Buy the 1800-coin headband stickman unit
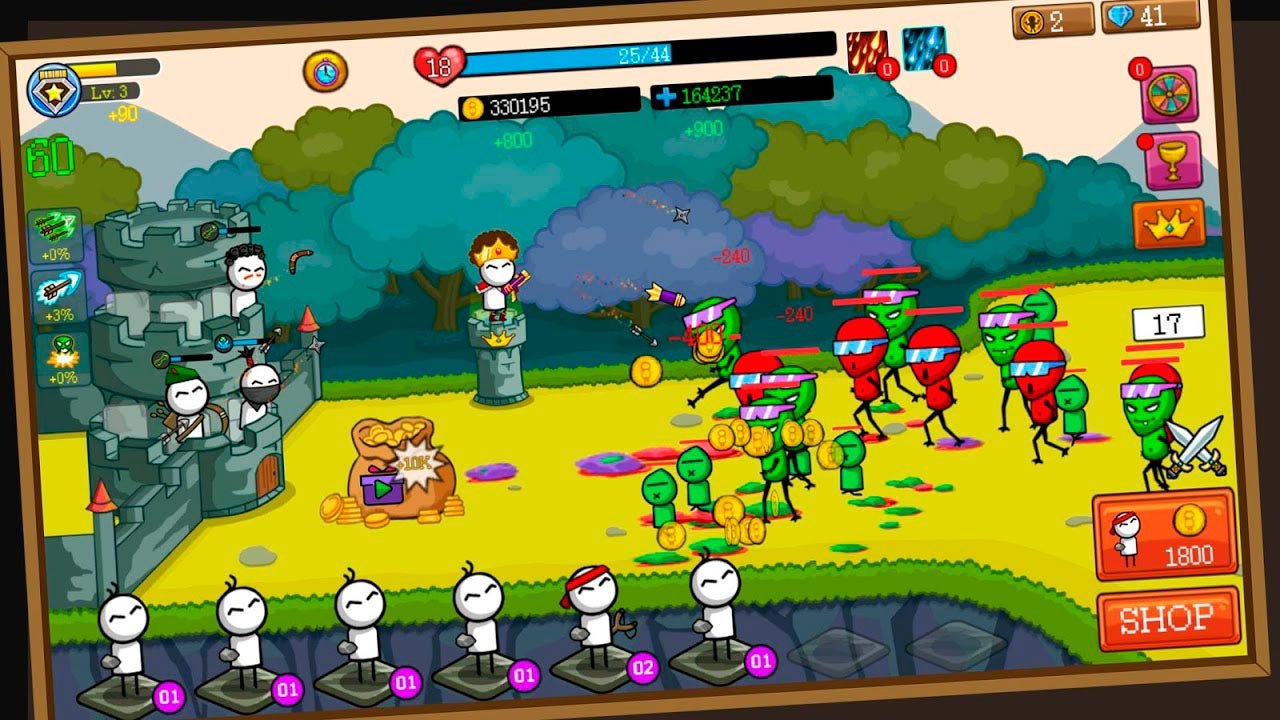This screenshot has width=1280, height=720. 1164,535
